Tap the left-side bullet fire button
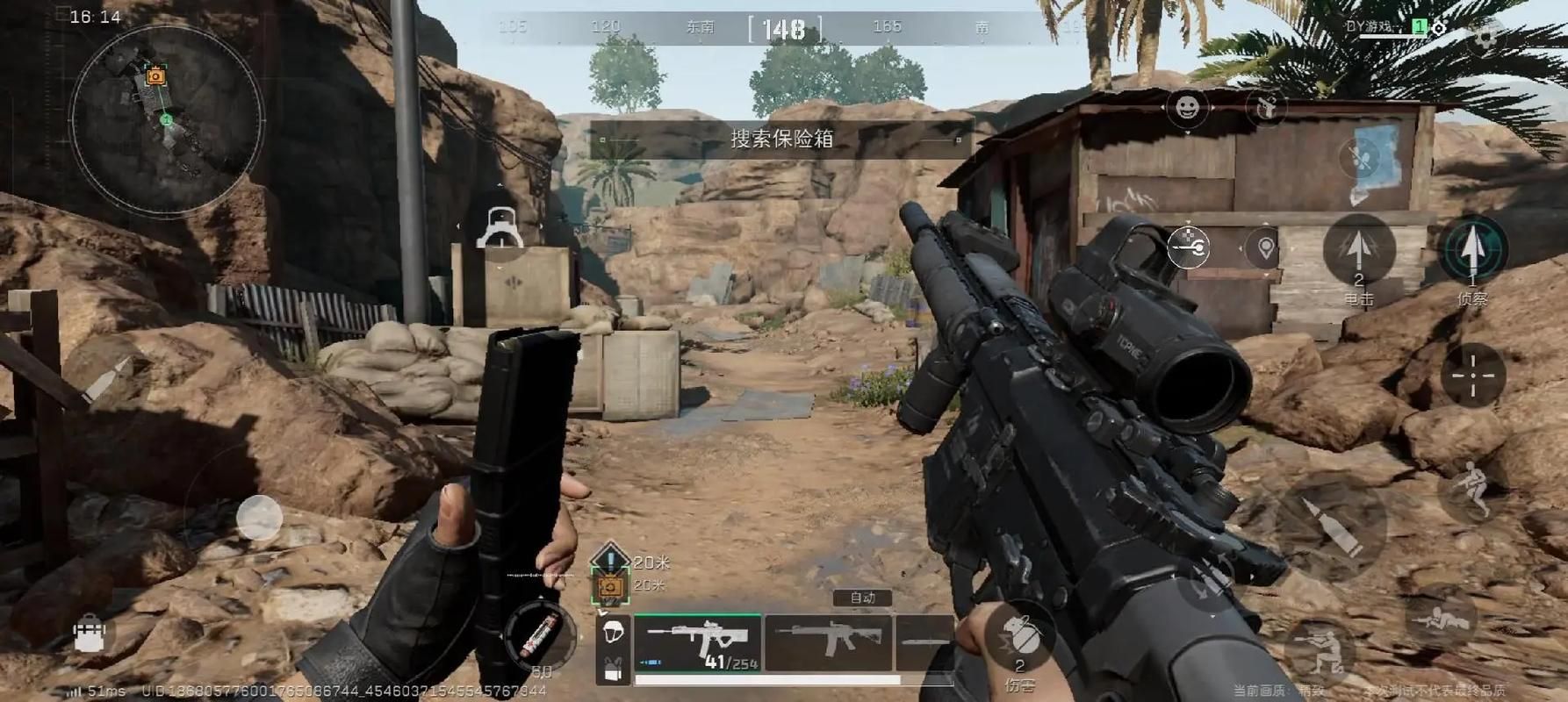1568x702 pixels. (x=105, y=379)
